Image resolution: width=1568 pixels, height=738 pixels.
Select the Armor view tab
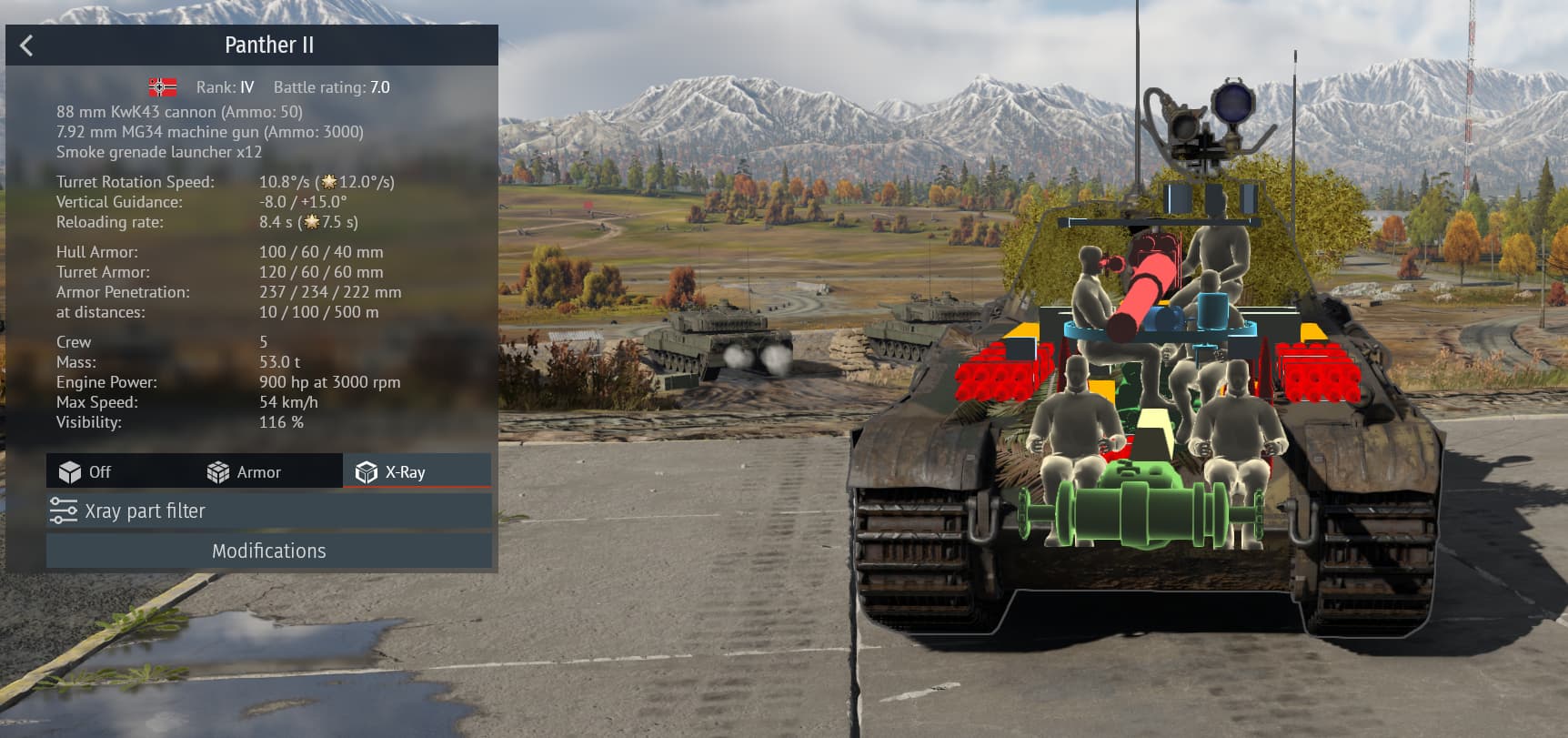[x=245, y=471]
